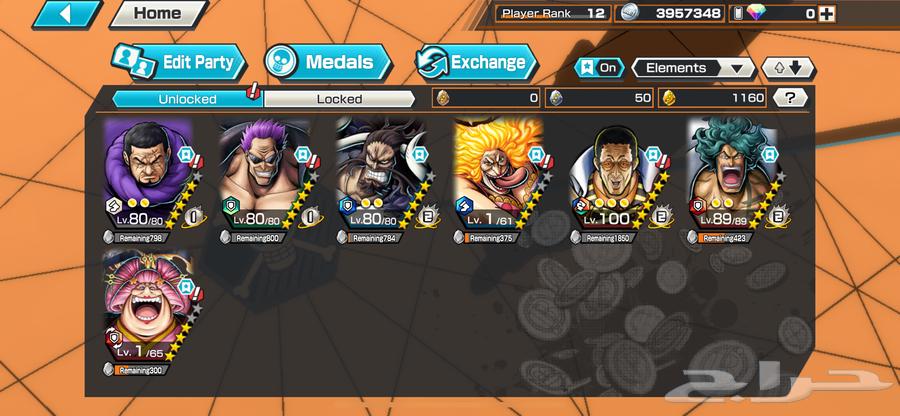Switch to the Unlocked tab
This screenshot has height=416, width=900.
[186, 99]
